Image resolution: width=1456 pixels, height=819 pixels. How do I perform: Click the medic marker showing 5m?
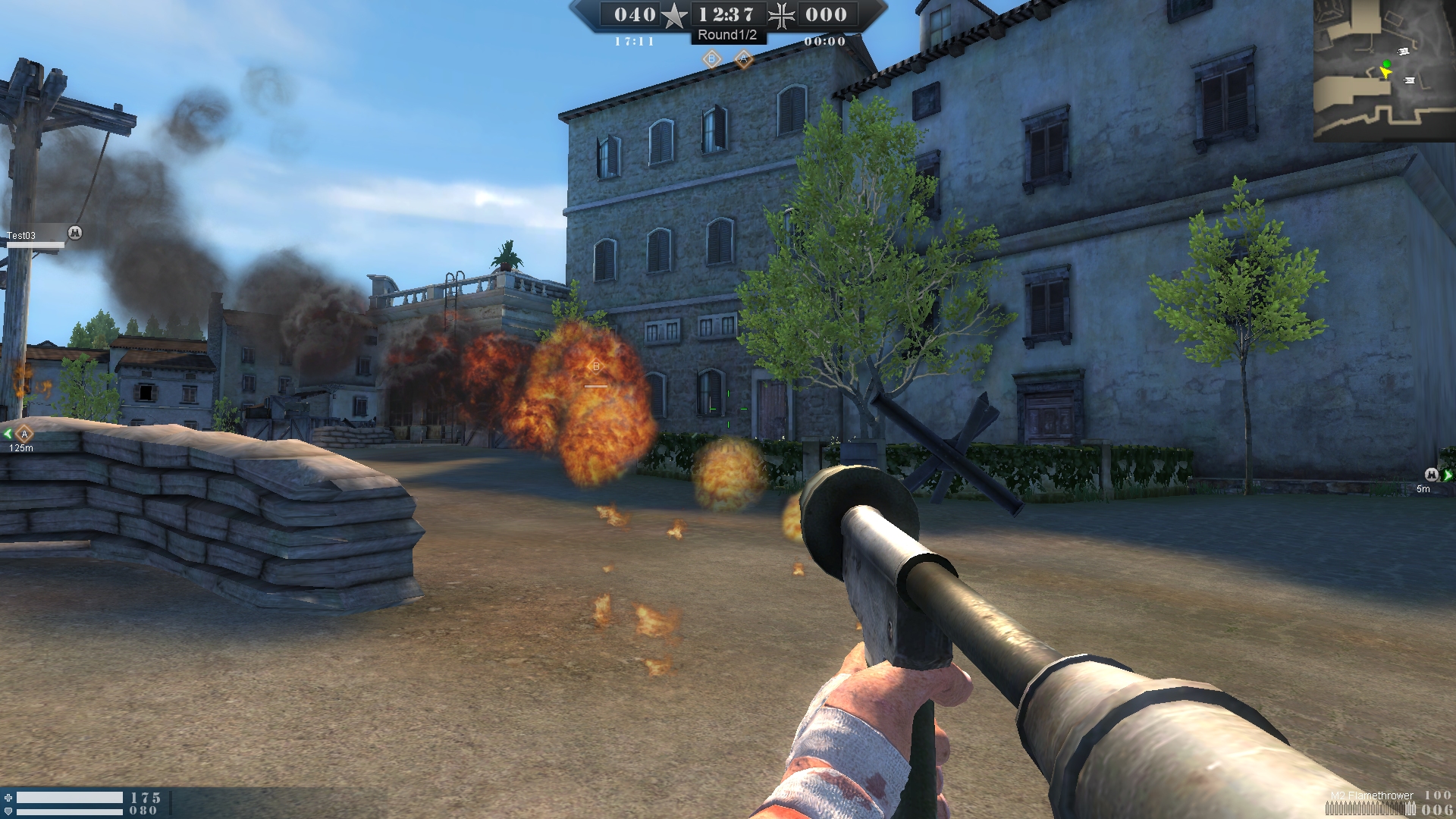(1431, 475)
